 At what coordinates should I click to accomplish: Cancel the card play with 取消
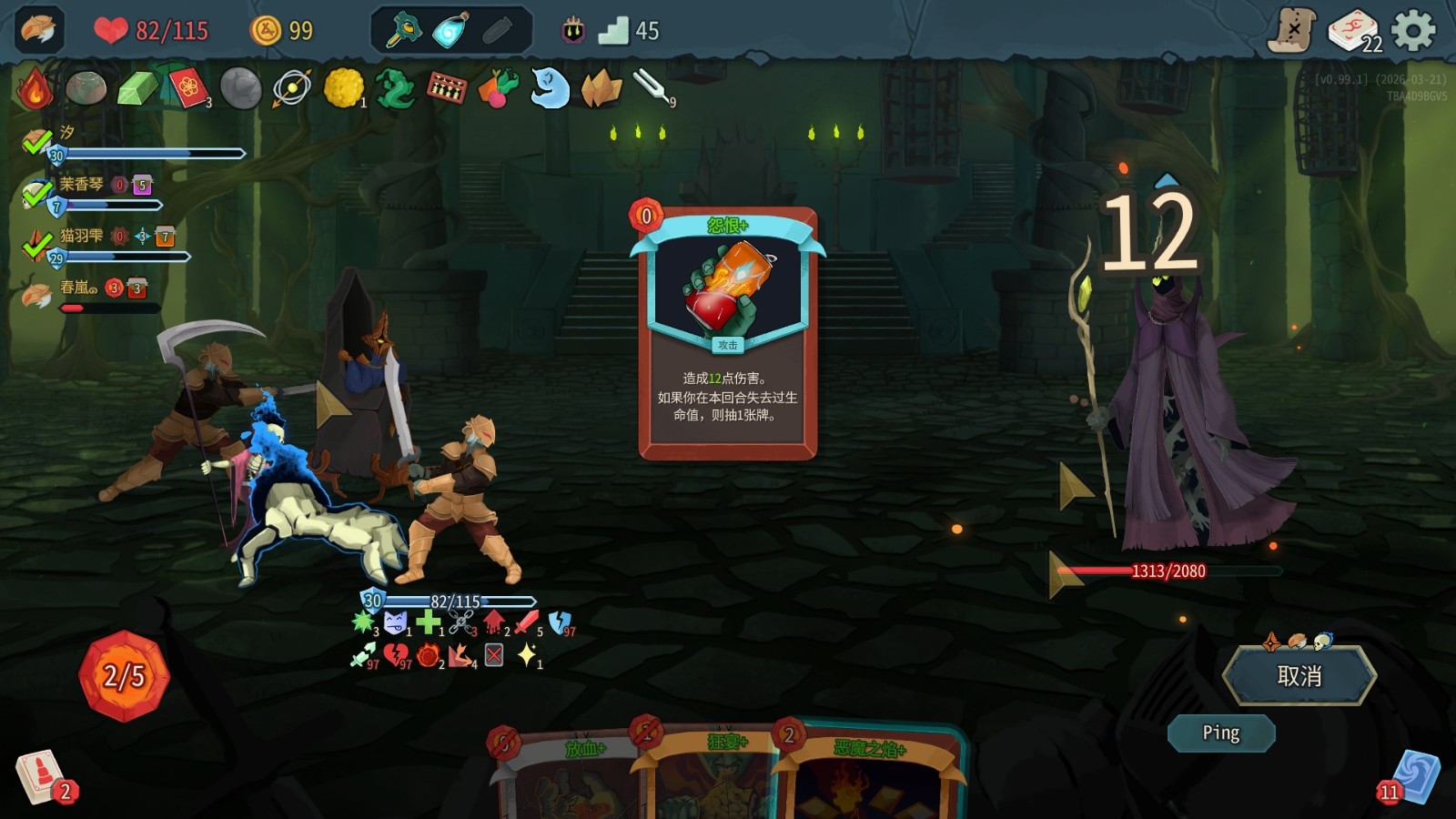[1299, 676]
